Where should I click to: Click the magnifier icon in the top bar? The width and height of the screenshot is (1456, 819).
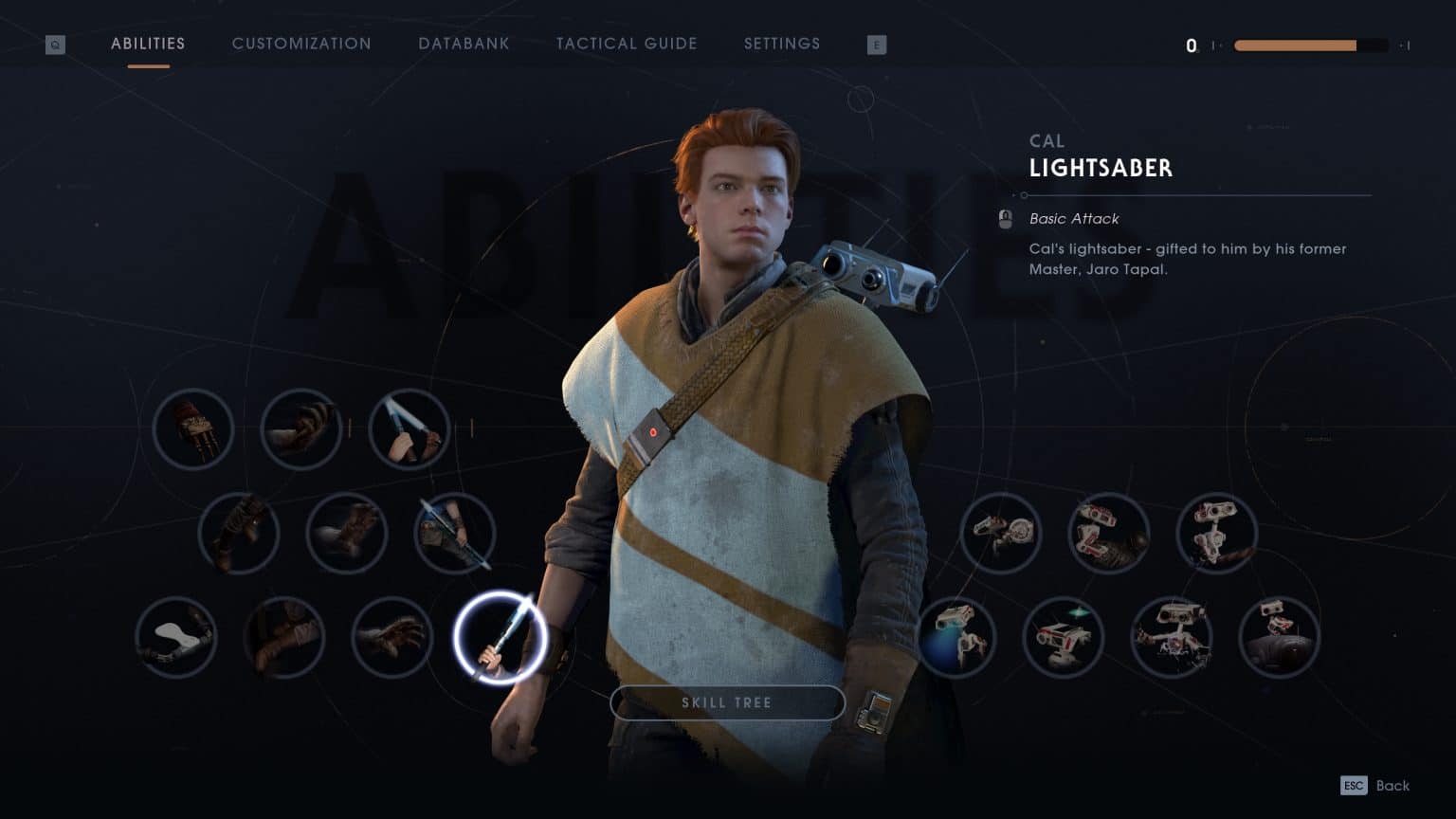point(55,44)
